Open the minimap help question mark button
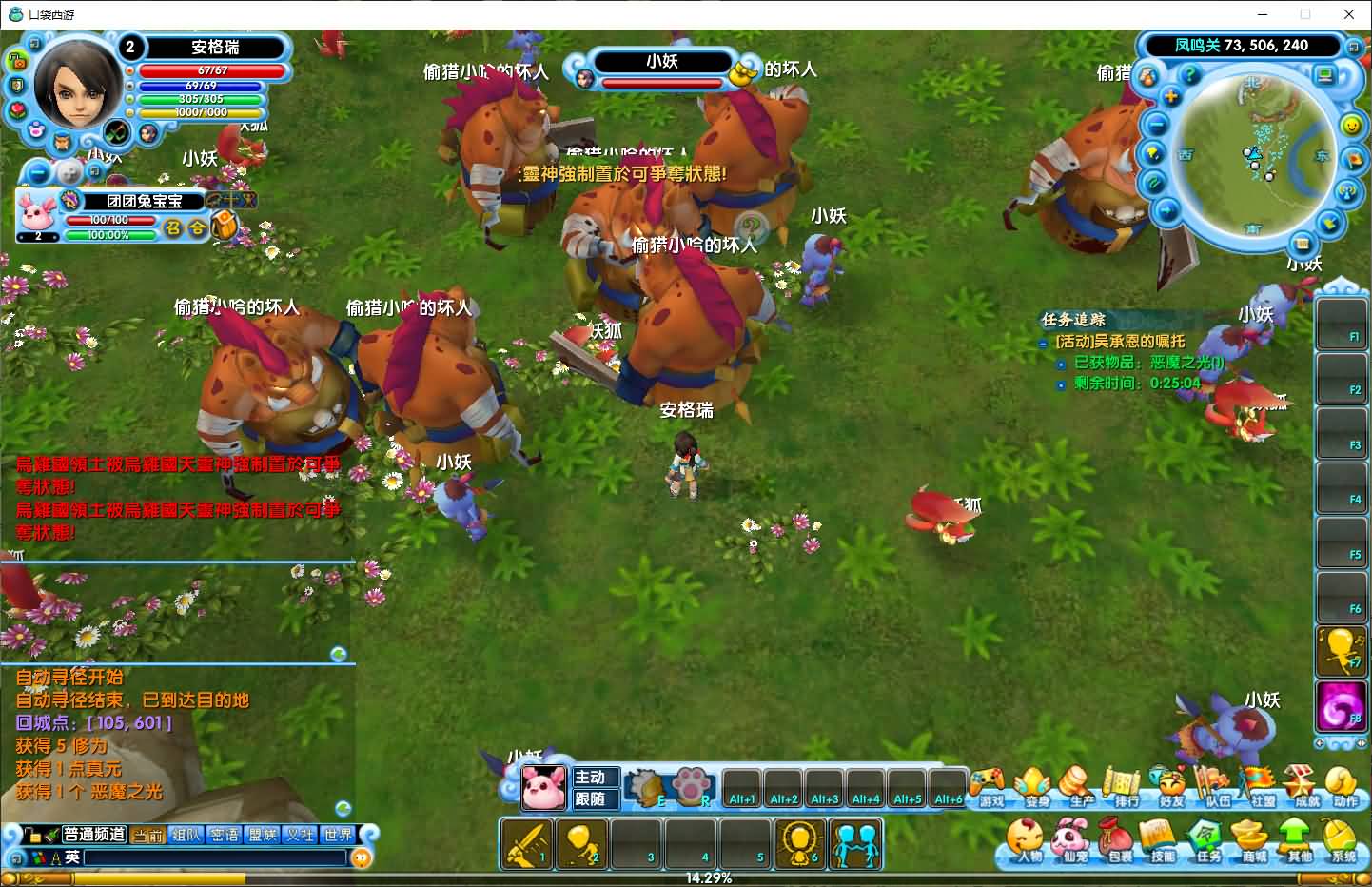The height and width of the screenshot is (887, 1372). click(1189, 74)
